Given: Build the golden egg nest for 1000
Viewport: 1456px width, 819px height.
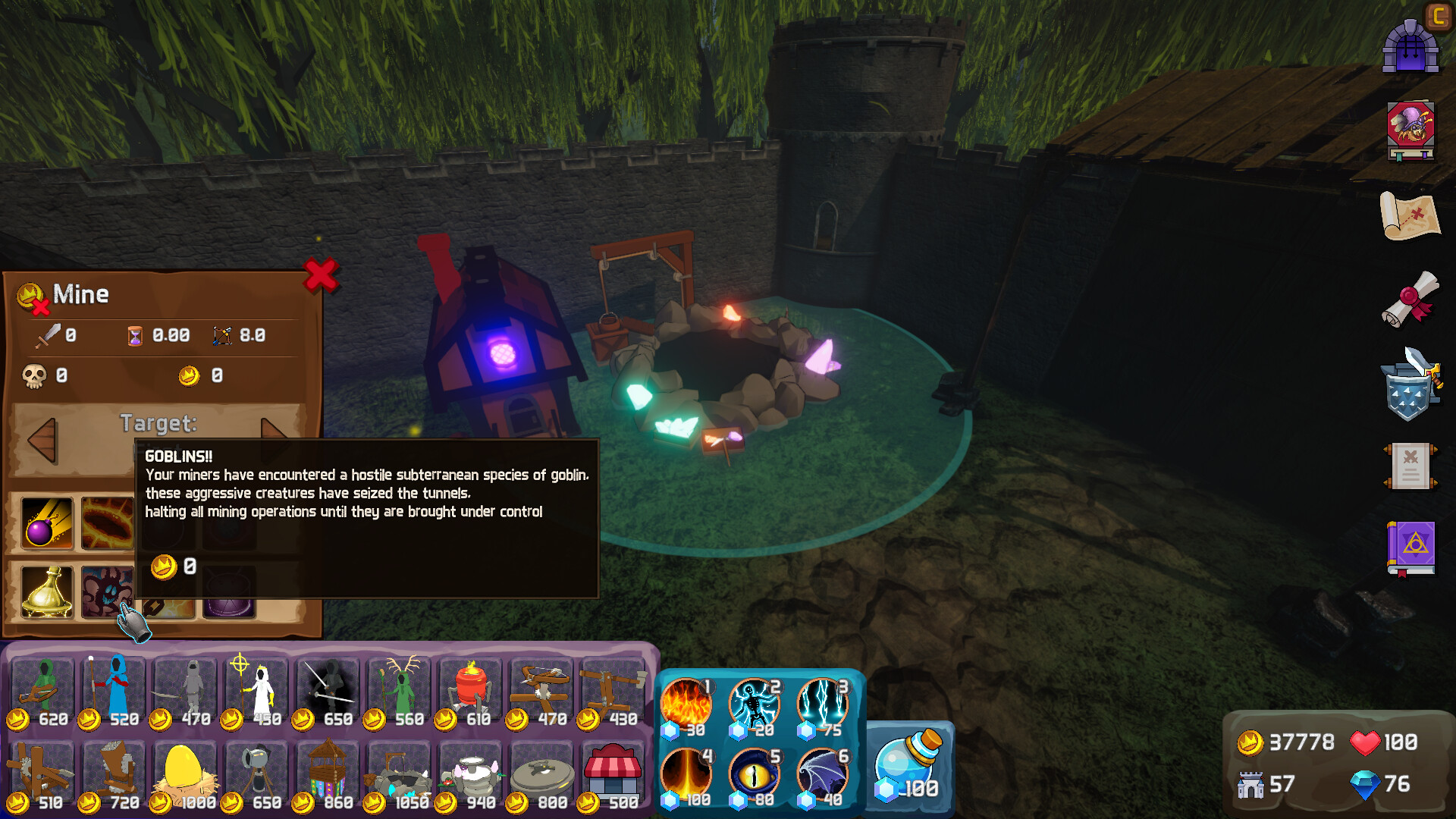Looking at the screenshot, I should (x=185, y=775).
